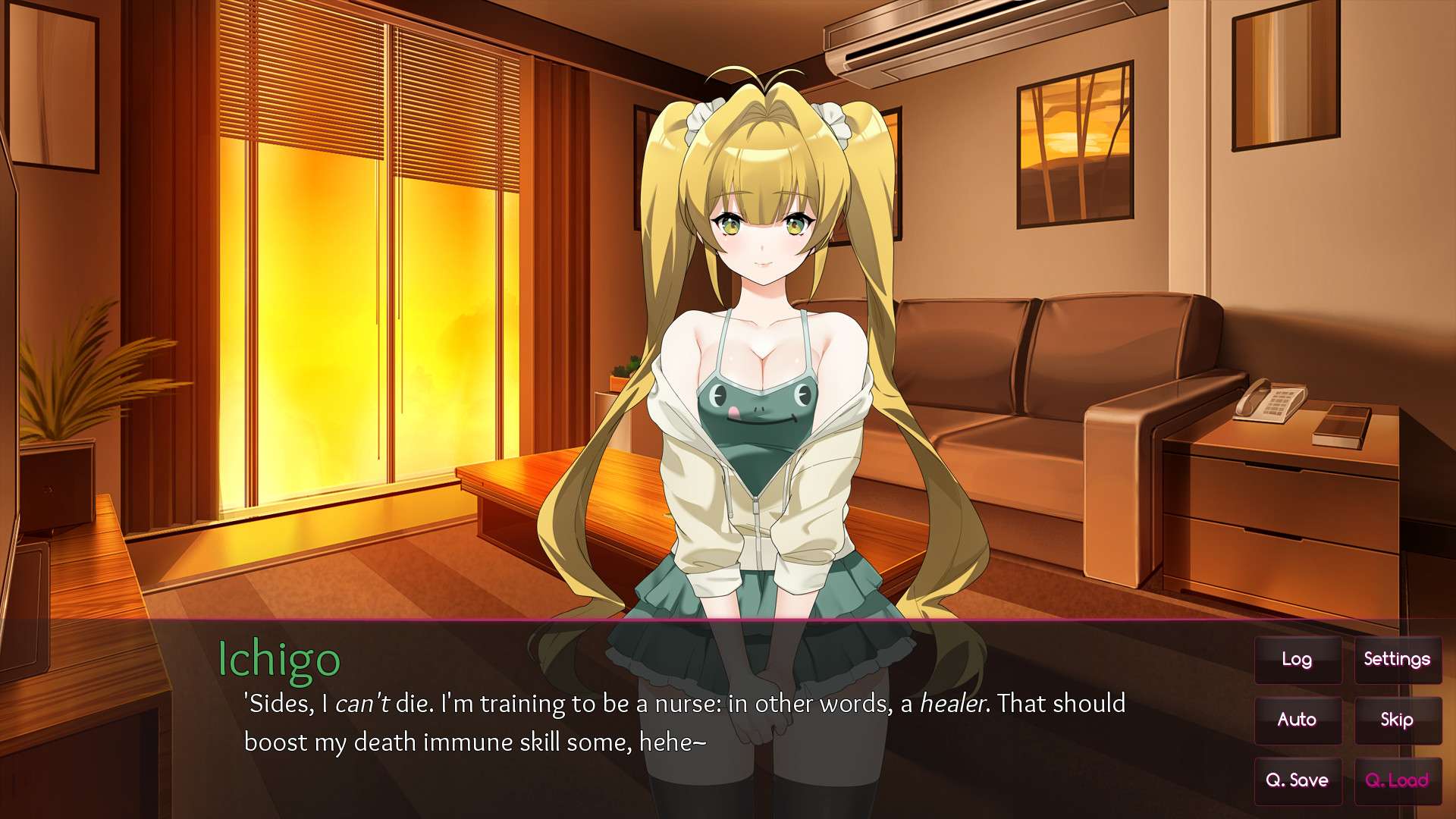Open the dialogue Log
Screen dimensions: 1456x819
tap(1297, 660)
